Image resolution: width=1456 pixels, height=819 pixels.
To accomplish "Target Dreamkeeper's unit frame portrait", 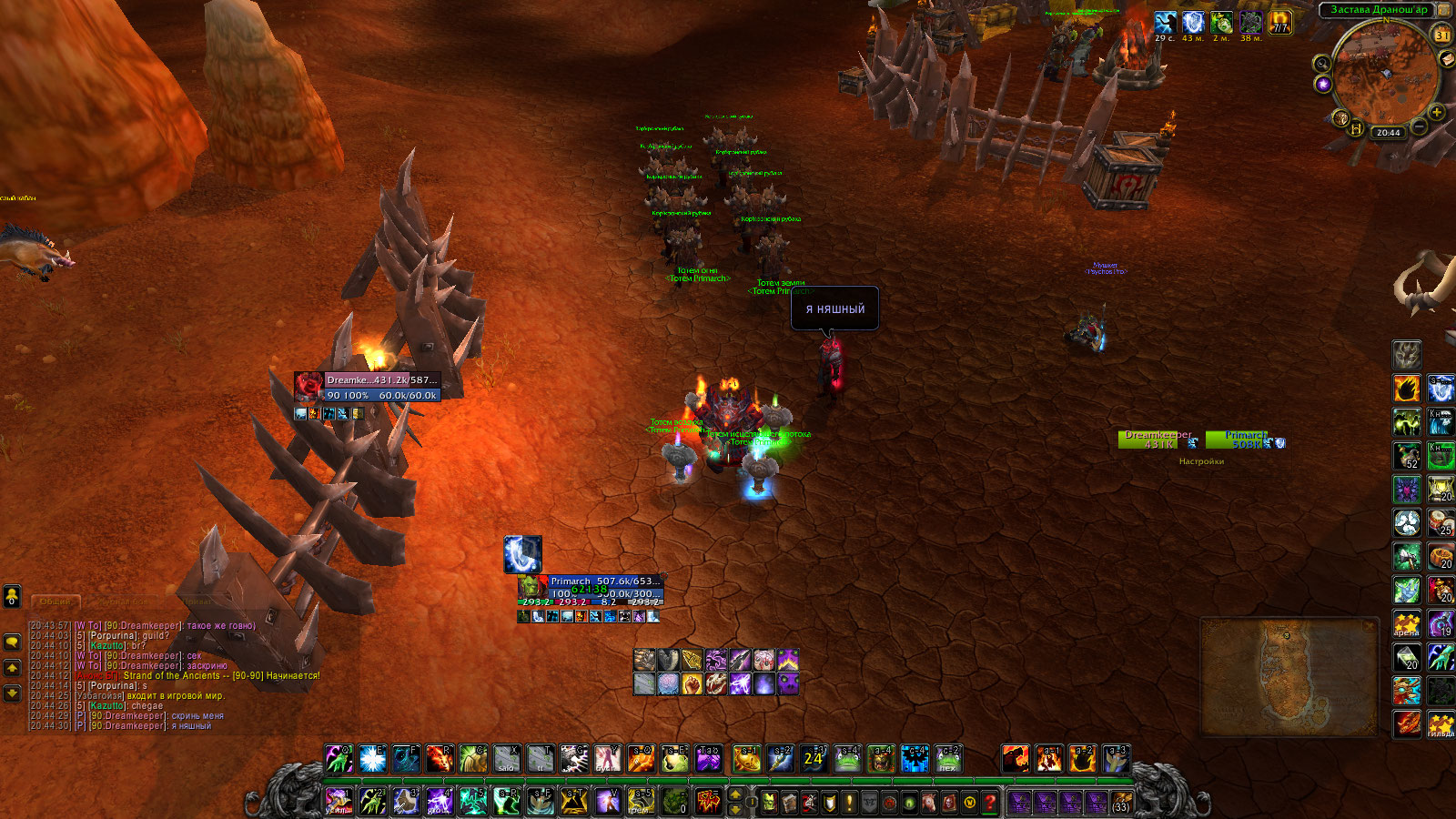I will click(308, 388).
